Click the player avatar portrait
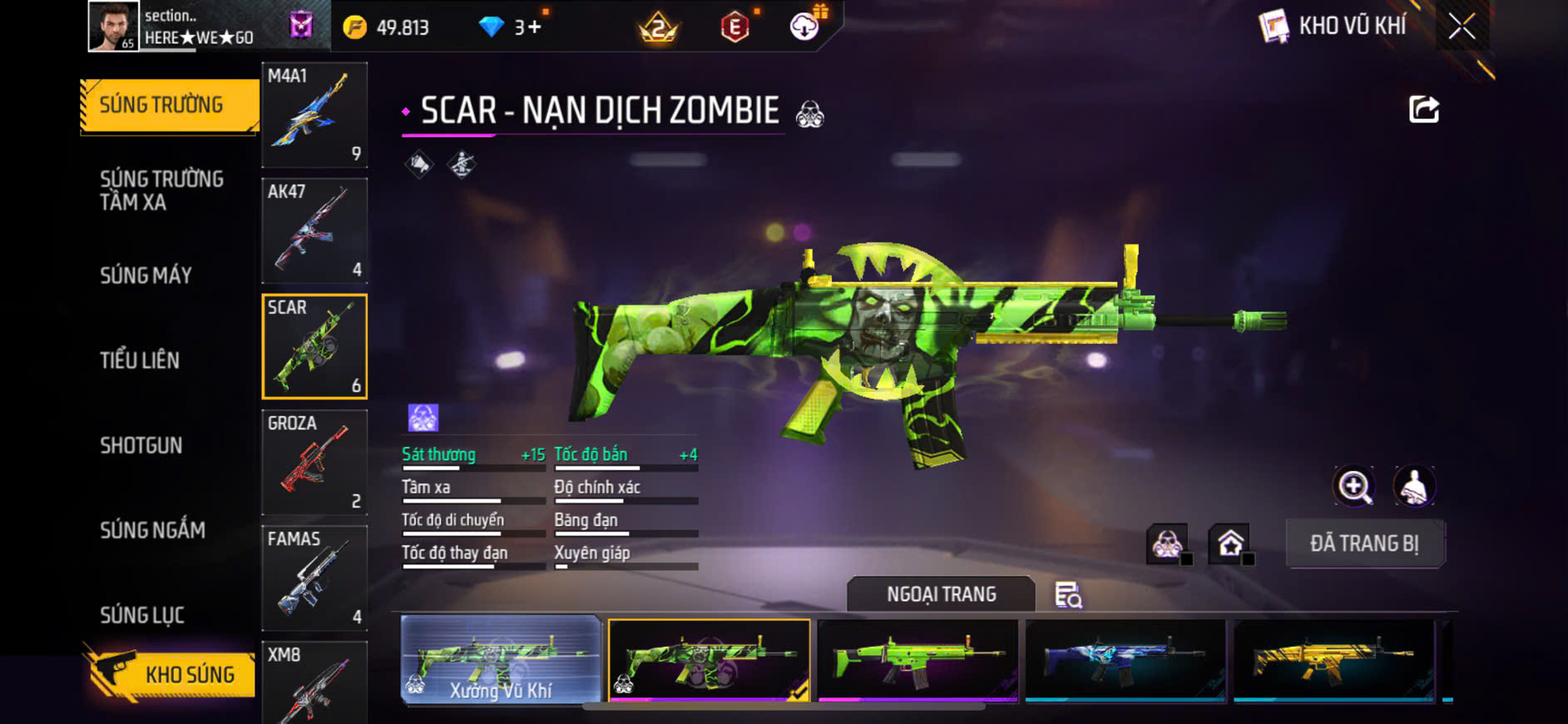The image size is (1568, 724). 113,27
